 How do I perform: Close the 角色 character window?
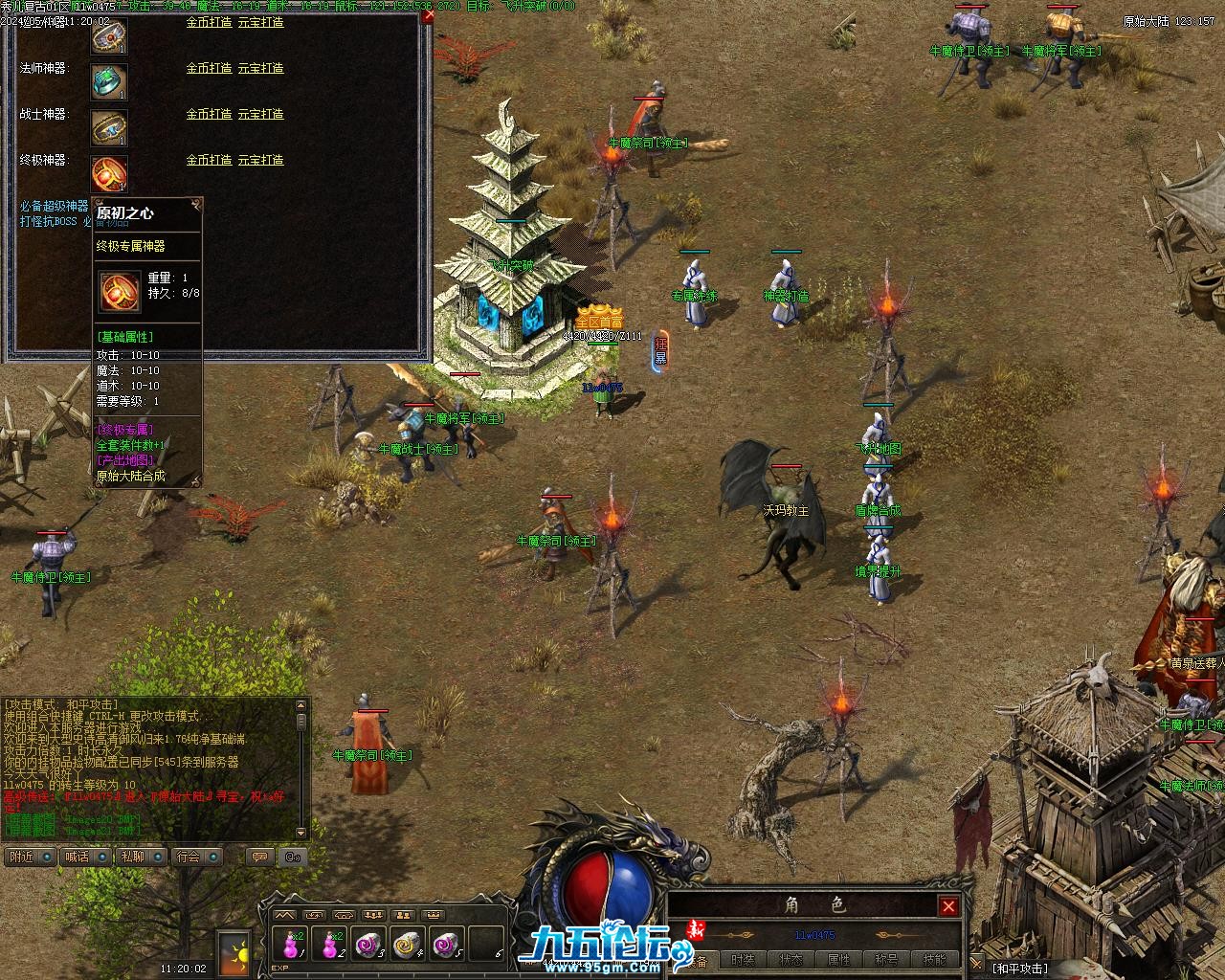(x=947, y=905)
